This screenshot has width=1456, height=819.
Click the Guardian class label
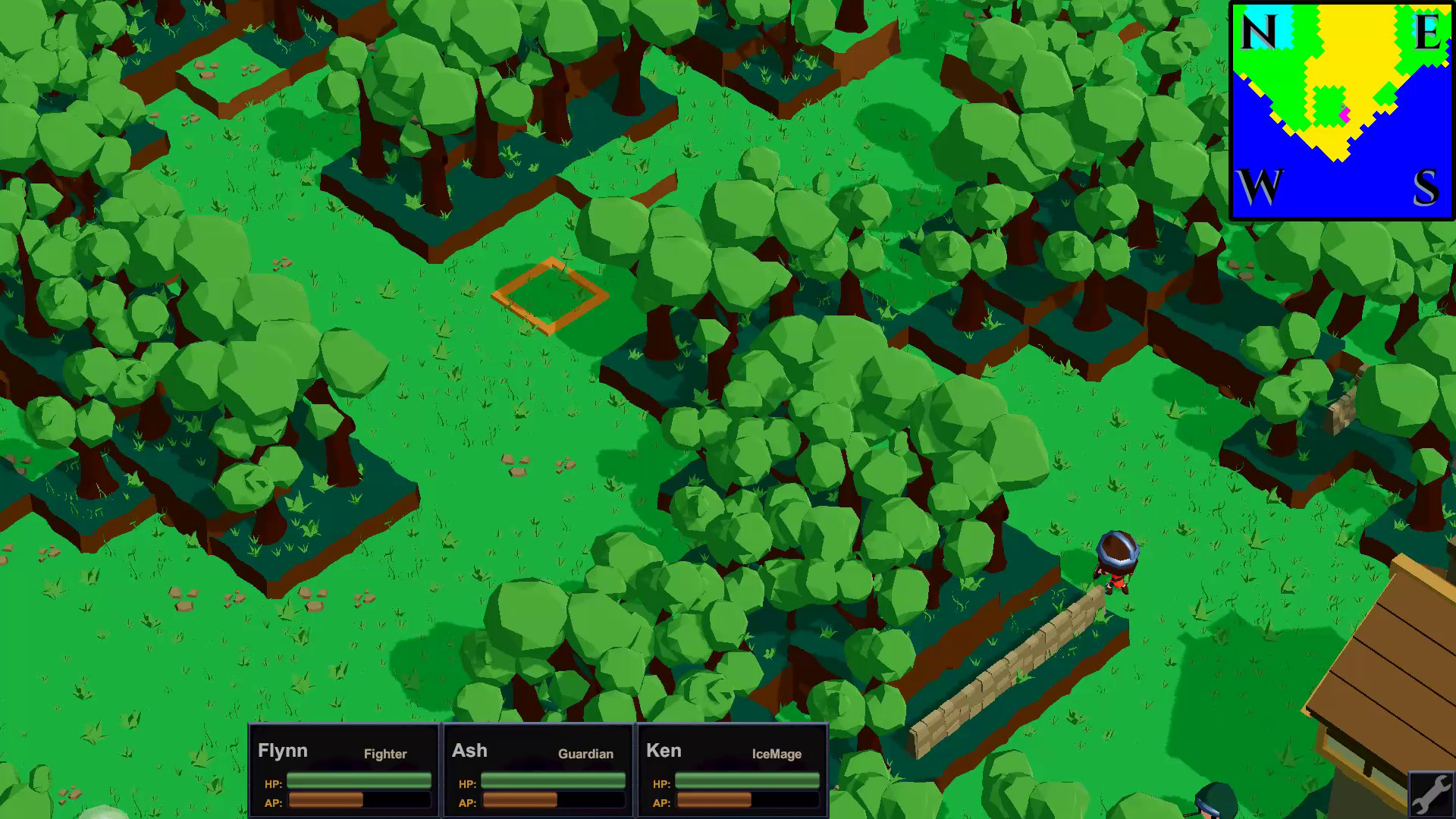pyautogui.click(x=585, y=754)
